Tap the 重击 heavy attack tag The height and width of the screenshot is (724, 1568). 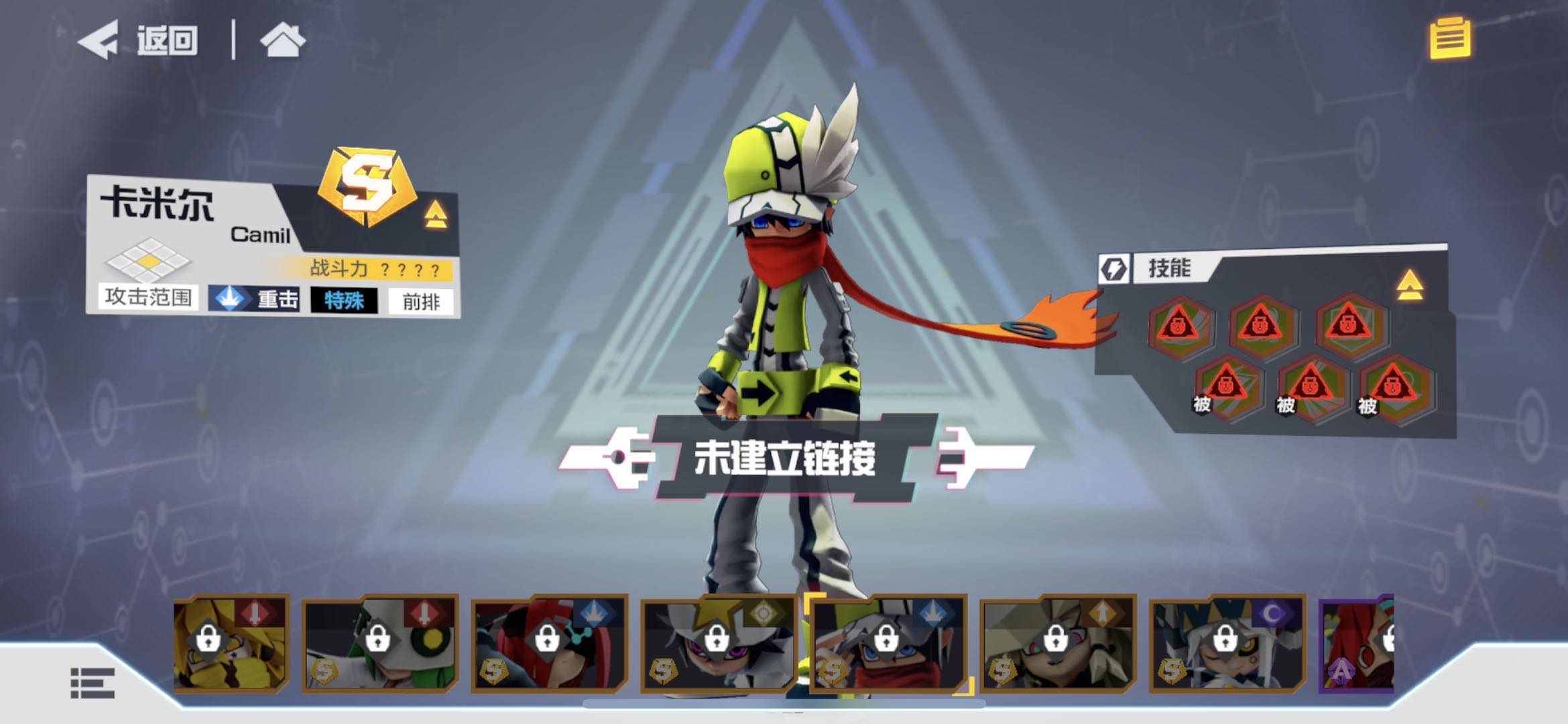click(254, 299)
